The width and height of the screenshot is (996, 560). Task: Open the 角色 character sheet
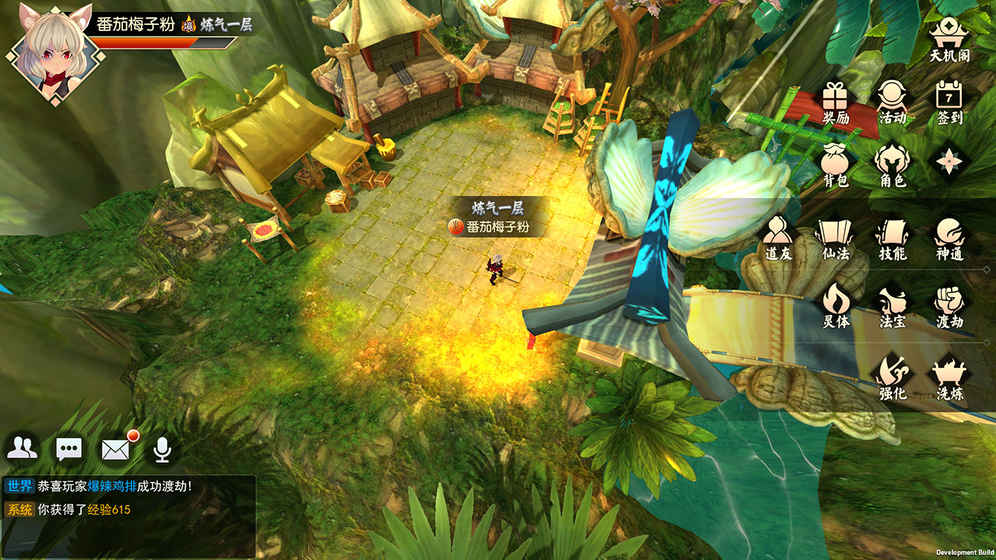[891, 164]
